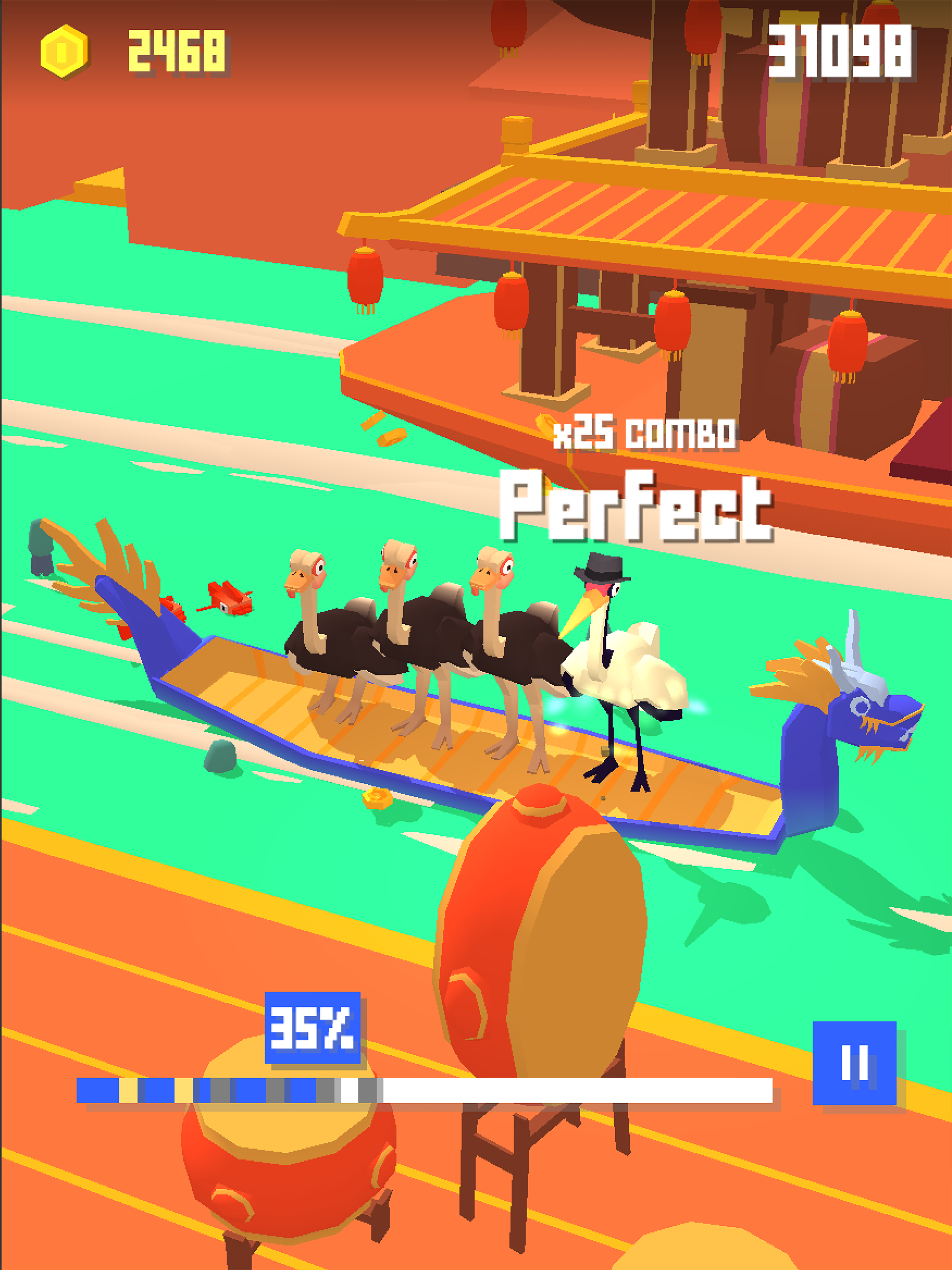This screenshot has width=952, height=1270.
Task: Click the score display 31098
Action: 841,52
